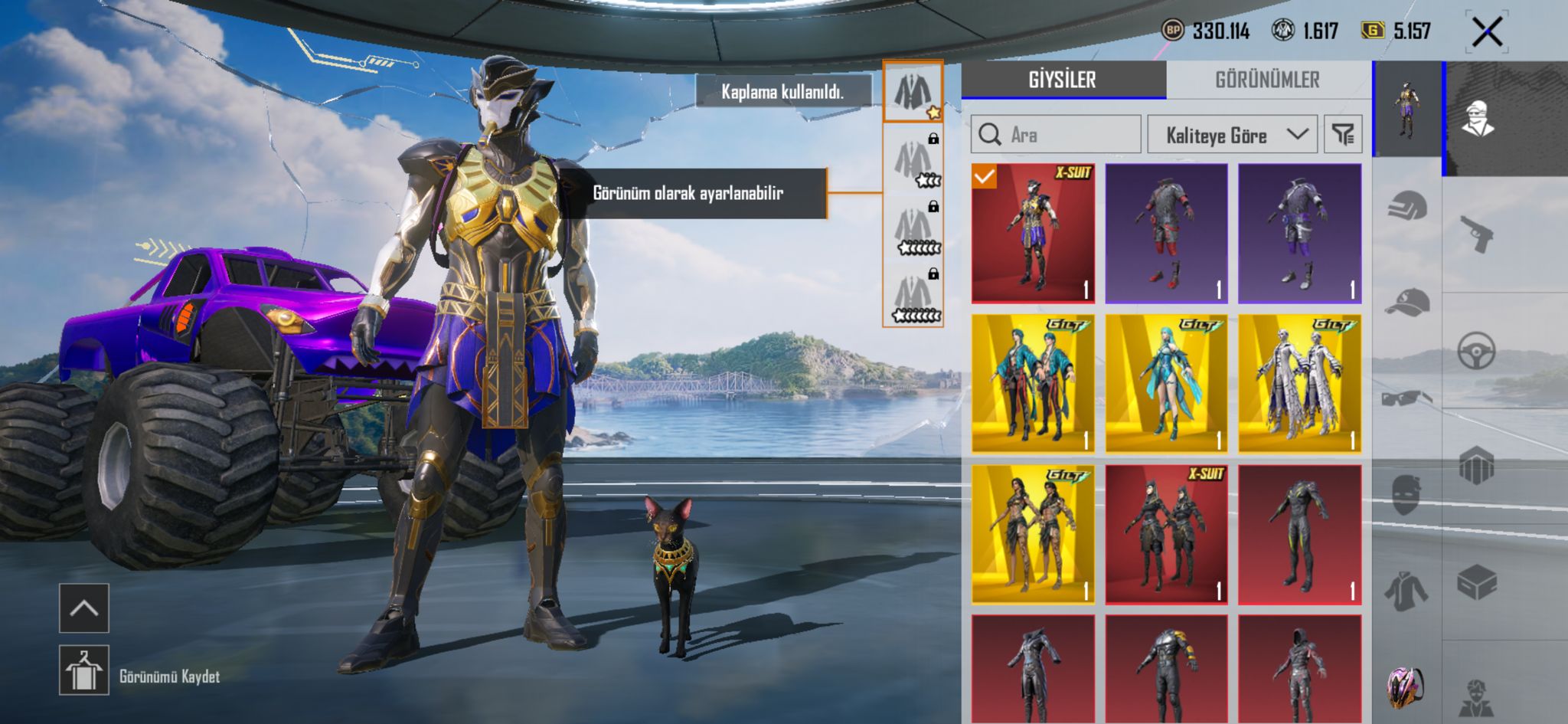Select the dark X-Suit pair outfit
Screen dimensions: 1568x724
pyautogui.click(x=1166, y=534)
